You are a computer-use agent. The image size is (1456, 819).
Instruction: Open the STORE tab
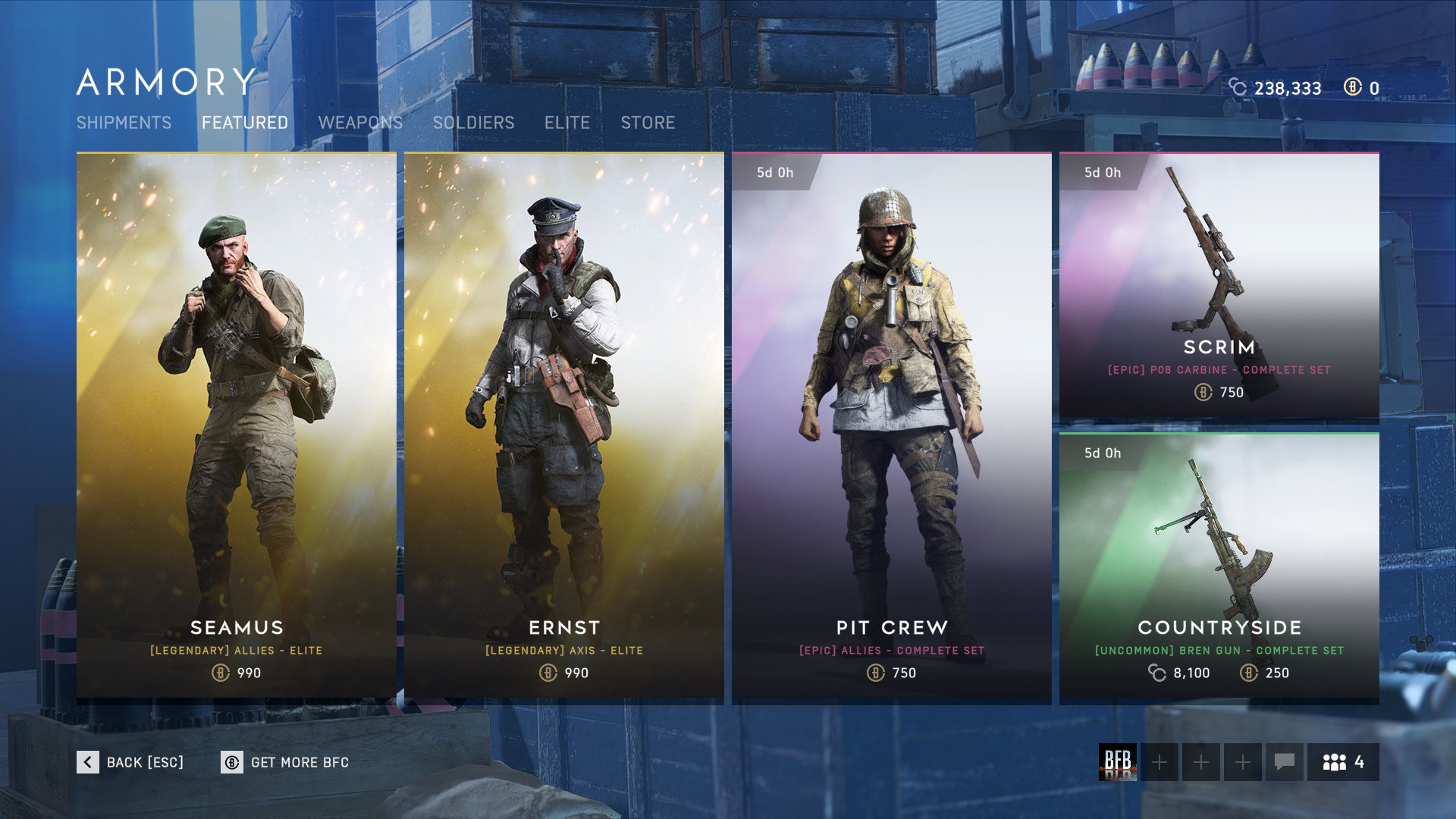click(648, 122)
